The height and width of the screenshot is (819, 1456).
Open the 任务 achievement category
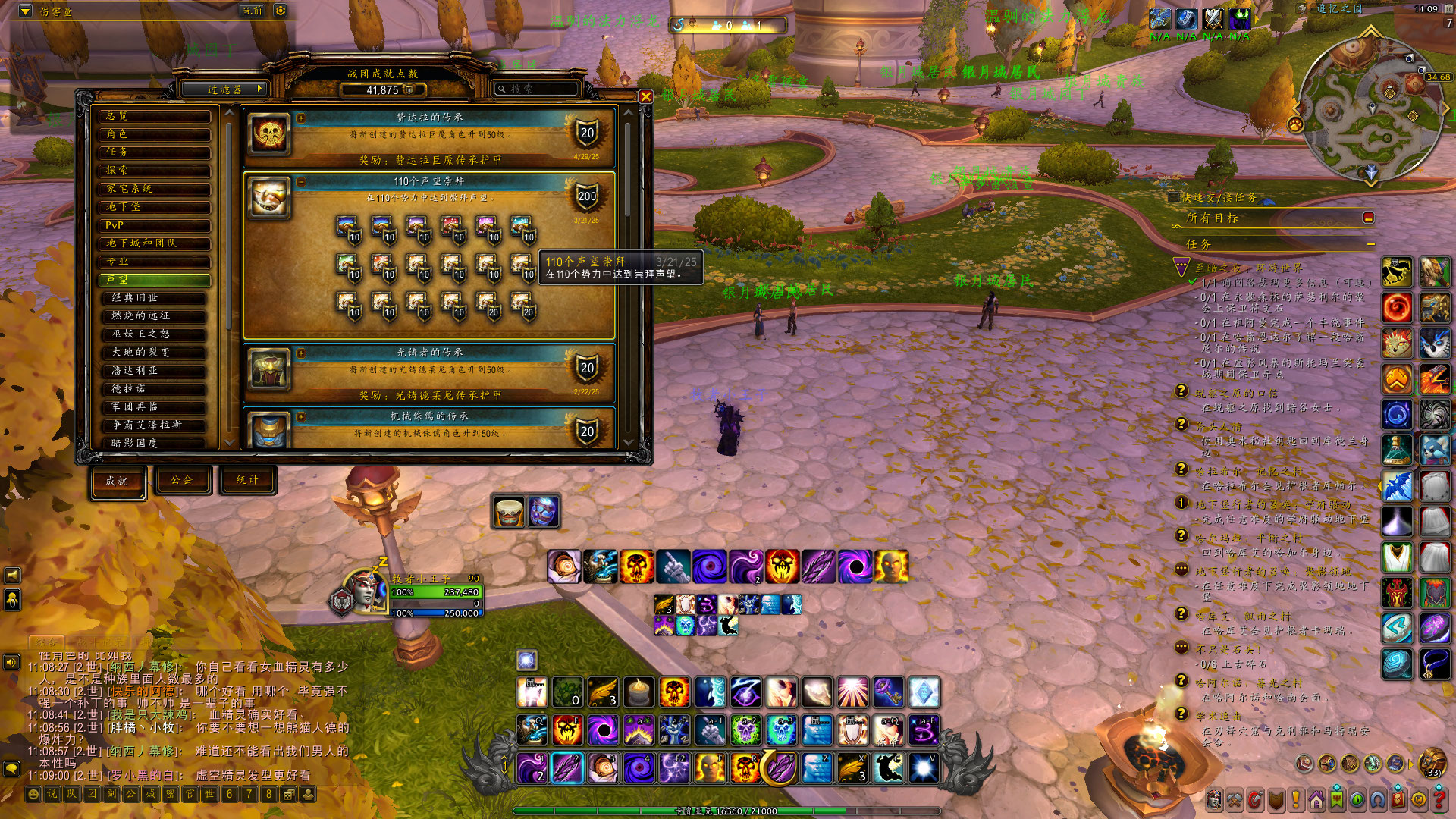[155, 152]
